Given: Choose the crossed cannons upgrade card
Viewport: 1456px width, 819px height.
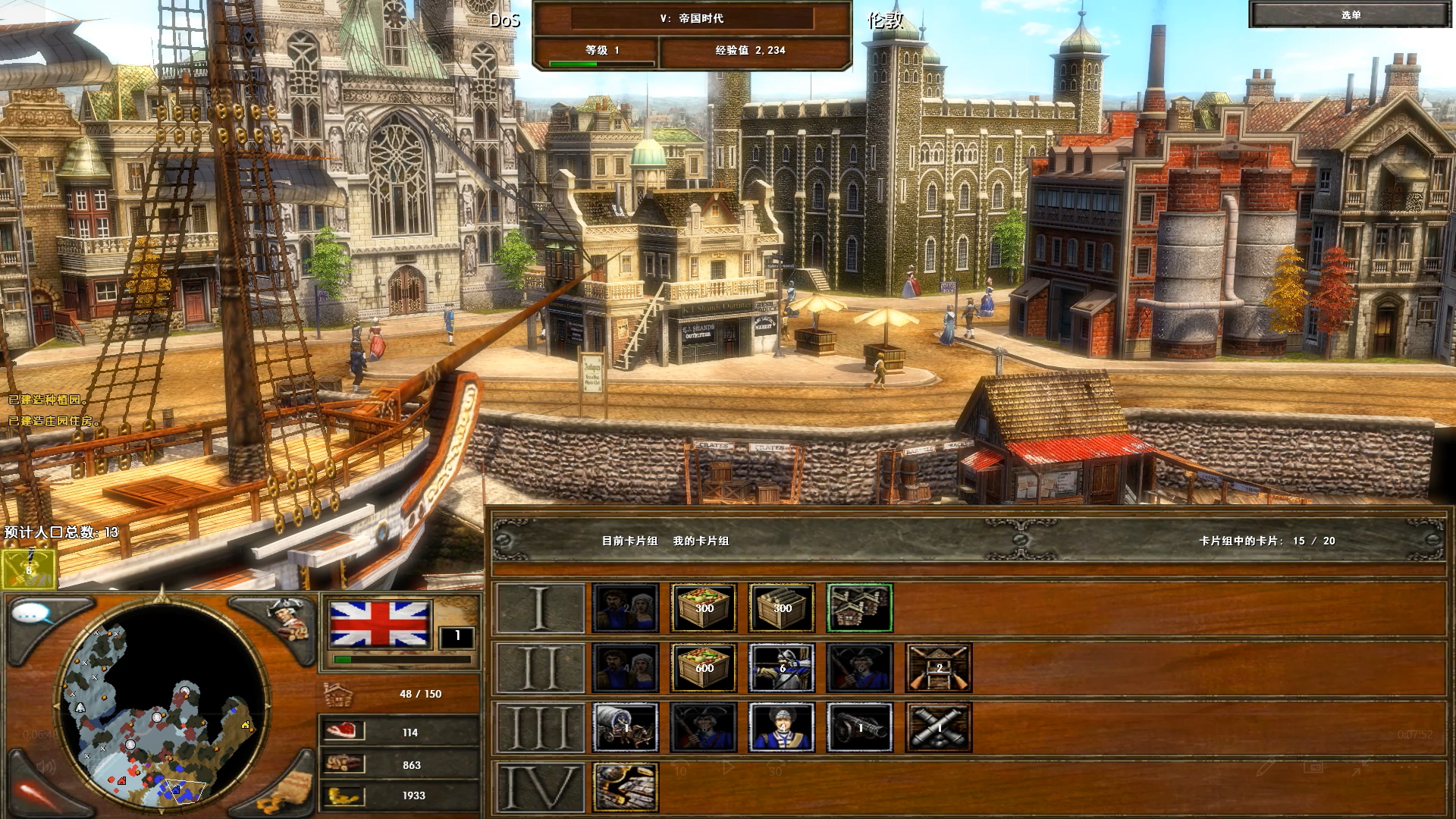Looking at the screenshot, I should click(x=938, y=727).
